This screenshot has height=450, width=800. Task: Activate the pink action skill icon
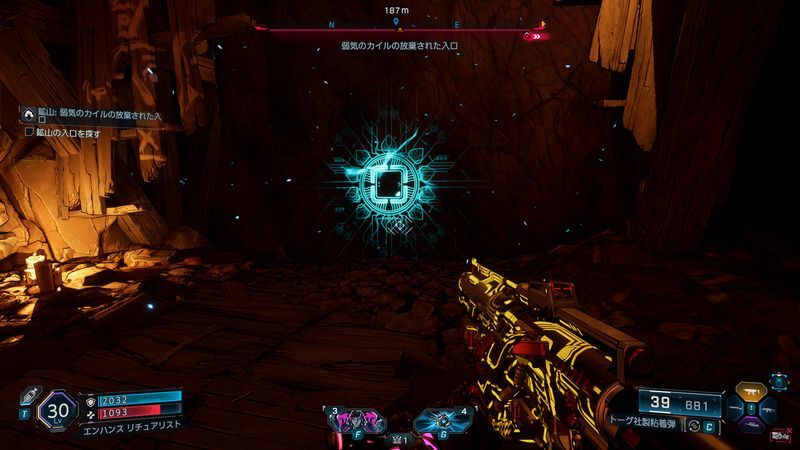point(353,418)
